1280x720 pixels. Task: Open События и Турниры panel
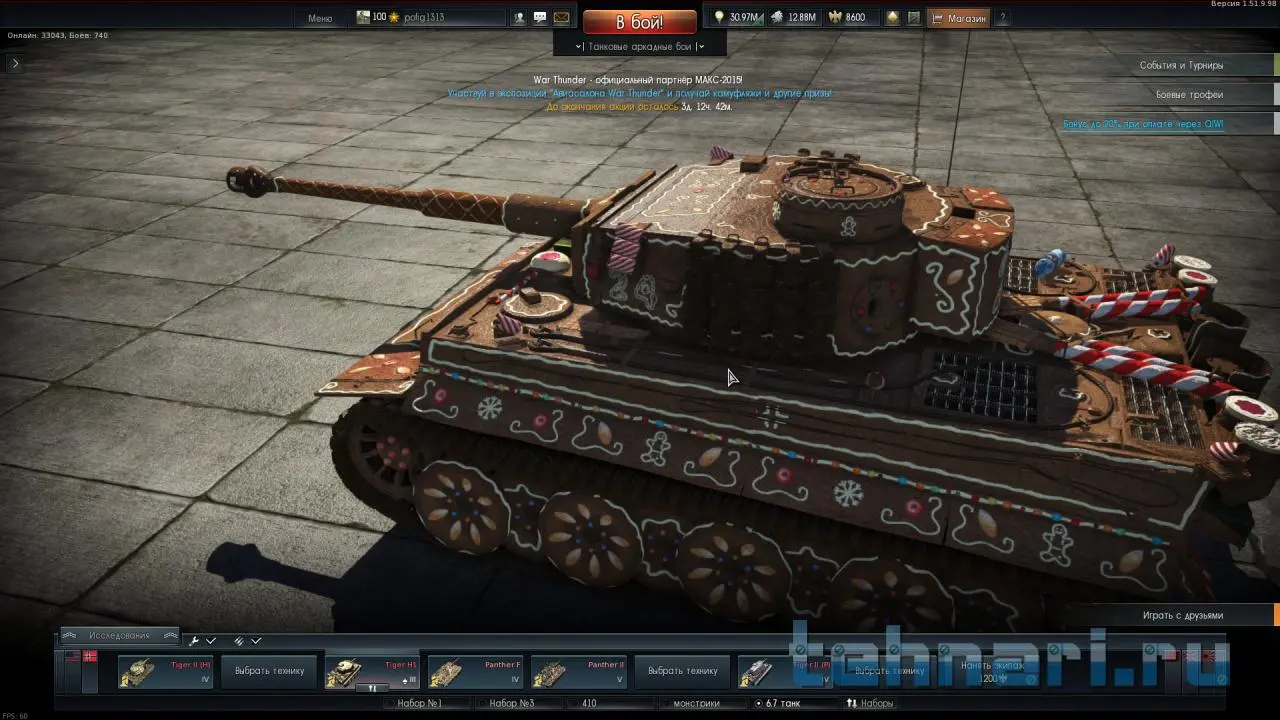click(1181, 65)
